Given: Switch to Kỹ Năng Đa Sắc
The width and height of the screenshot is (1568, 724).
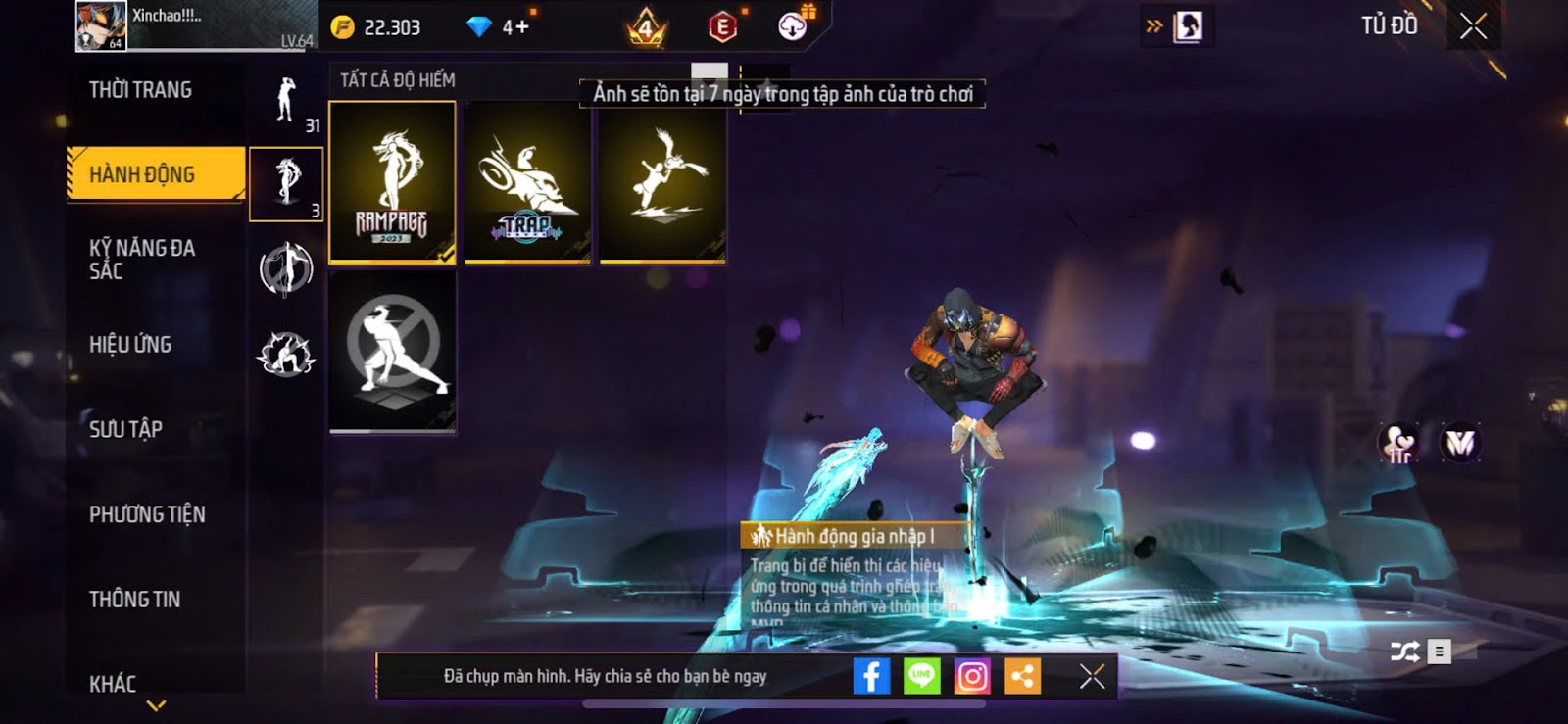Looking at the screenshot, I should 143,260.
